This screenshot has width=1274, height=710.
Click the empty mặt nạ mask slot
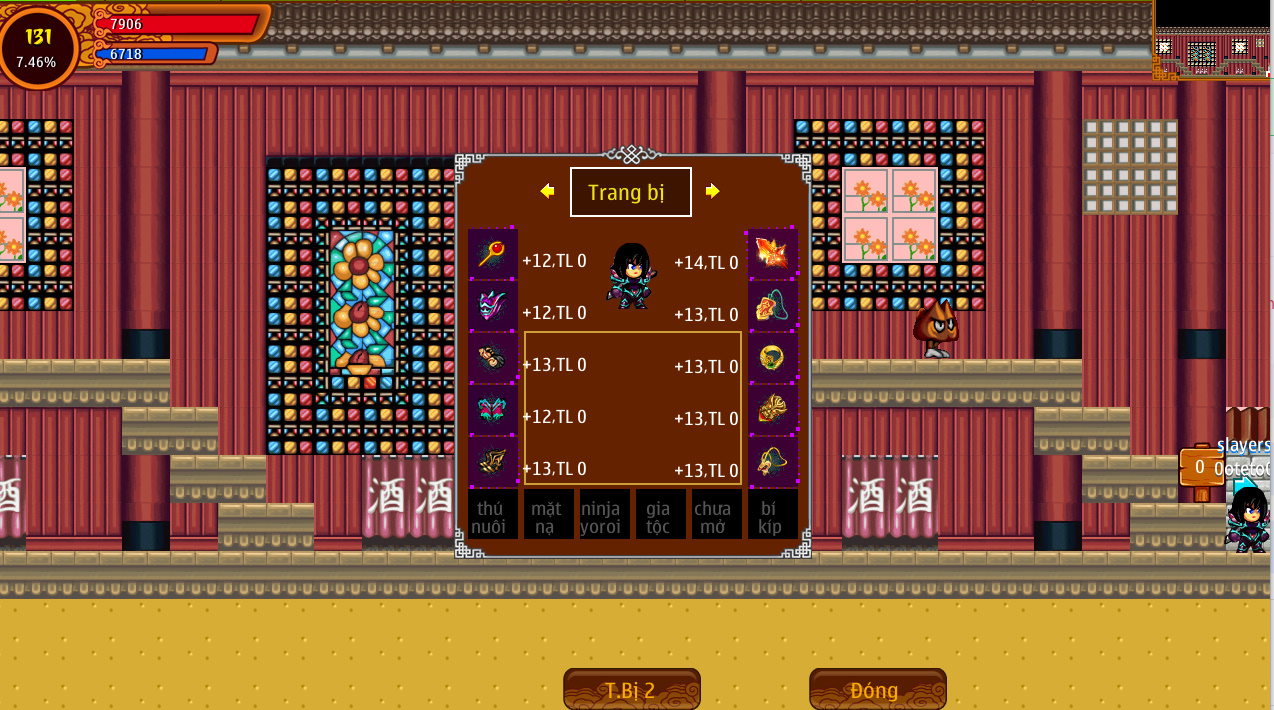548,515
